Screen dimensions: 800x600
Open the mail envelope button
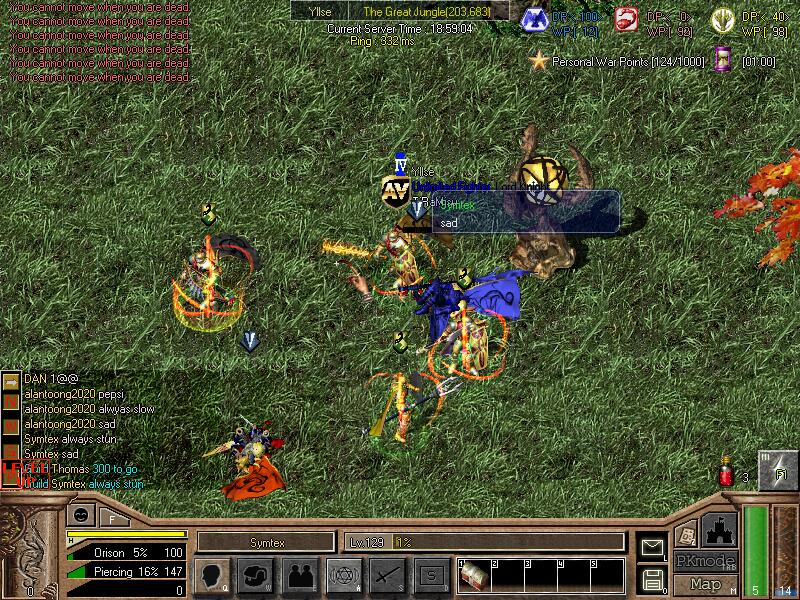coord(651,547)
